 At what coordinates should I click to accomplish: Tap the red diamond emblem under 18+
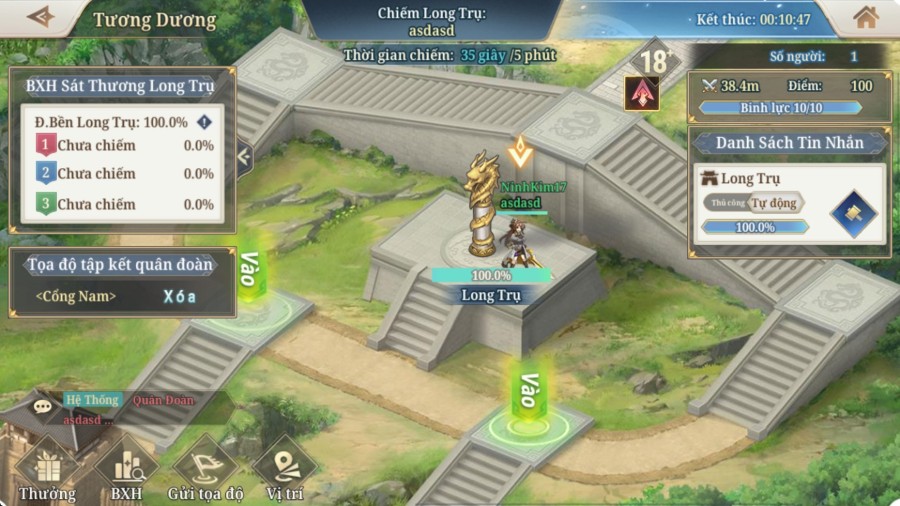pos(641,93)
